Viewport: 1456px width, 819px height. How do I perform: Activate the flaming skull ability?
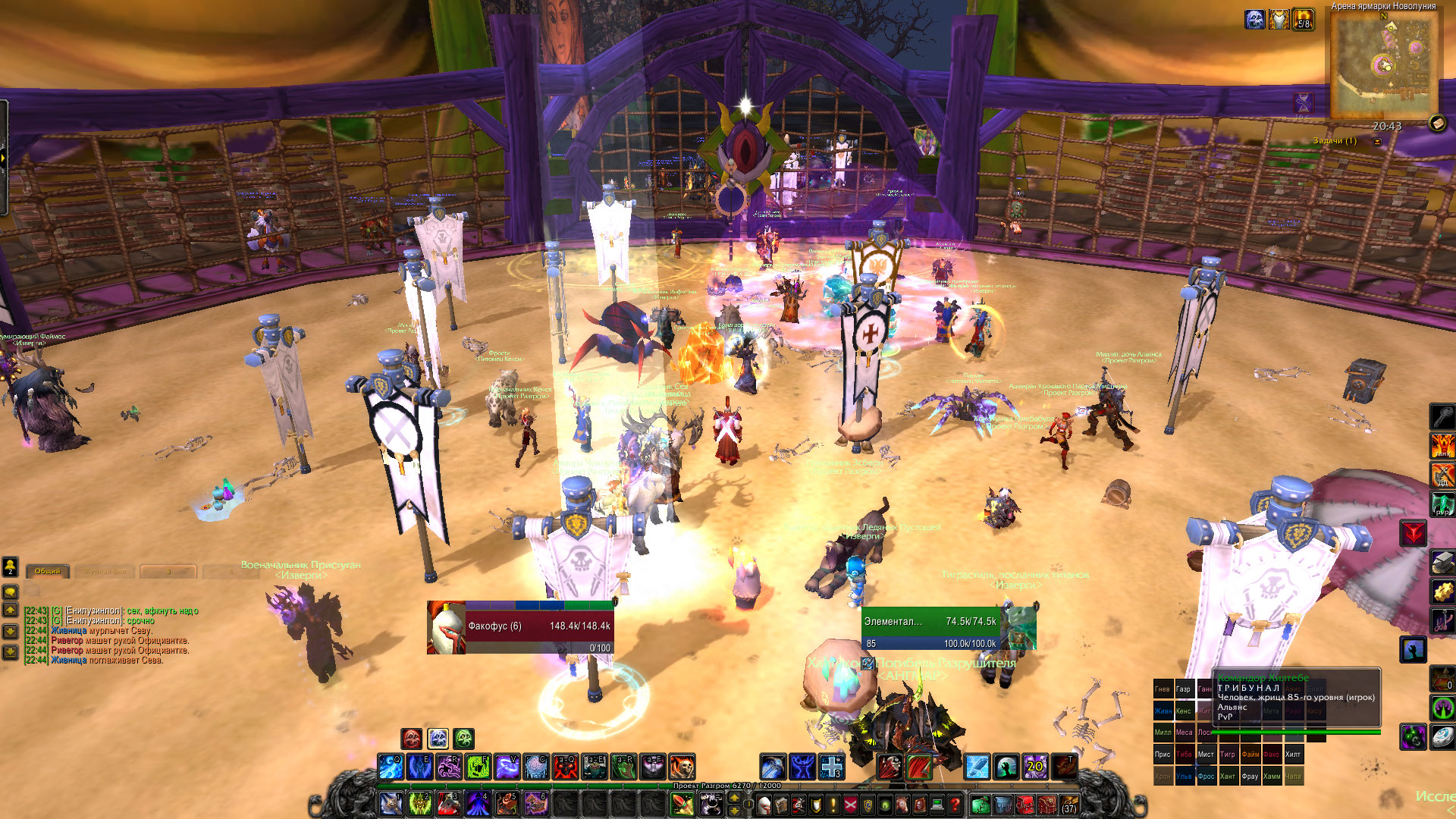pyautogui.click(x=681, y=767)
